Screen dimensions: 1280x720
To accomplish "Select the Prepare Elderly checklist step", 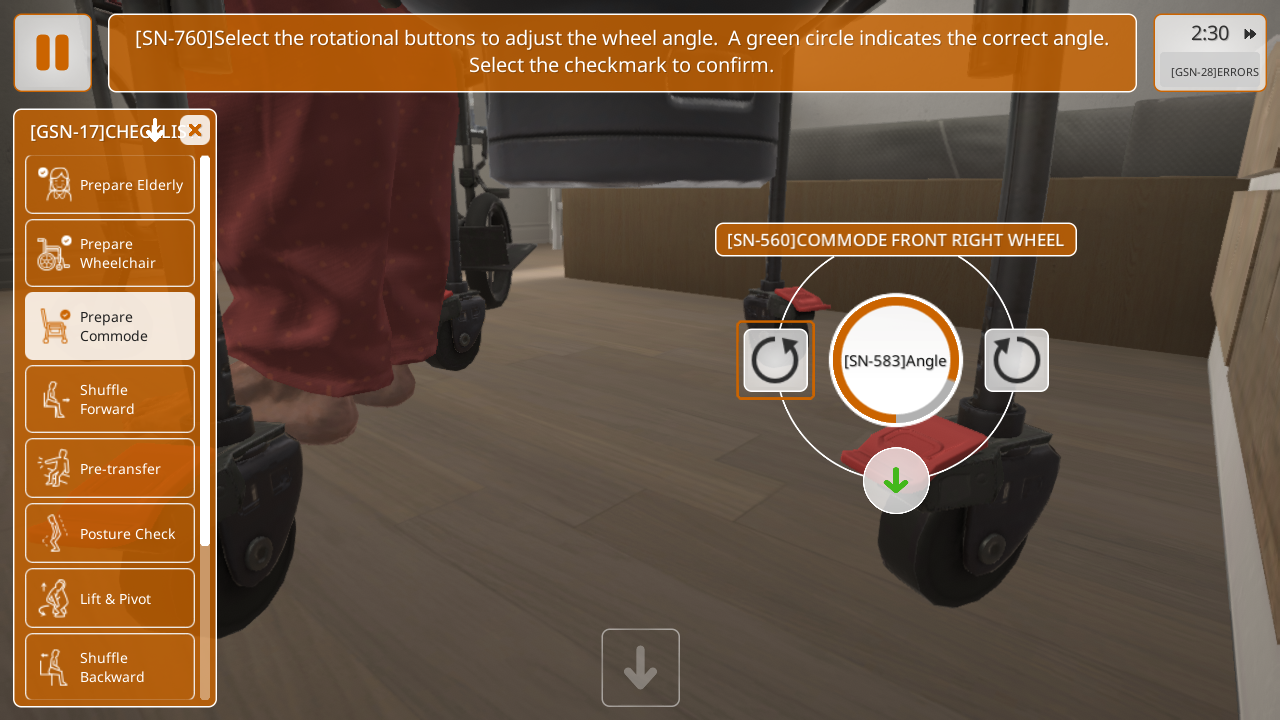I will pyautogui.click(x=110, y=184).
